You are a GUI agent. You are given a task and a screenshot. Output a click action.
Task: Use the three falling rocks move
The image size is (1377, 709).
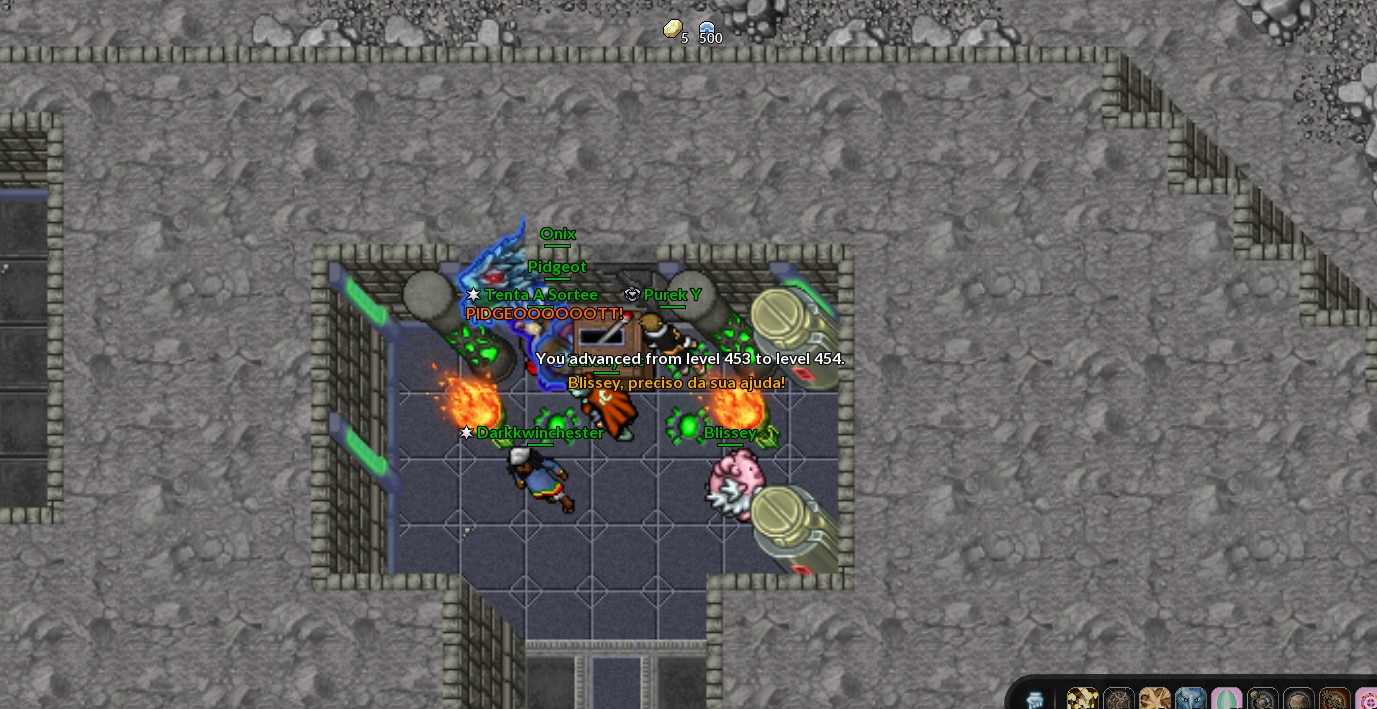point(1262,699)
